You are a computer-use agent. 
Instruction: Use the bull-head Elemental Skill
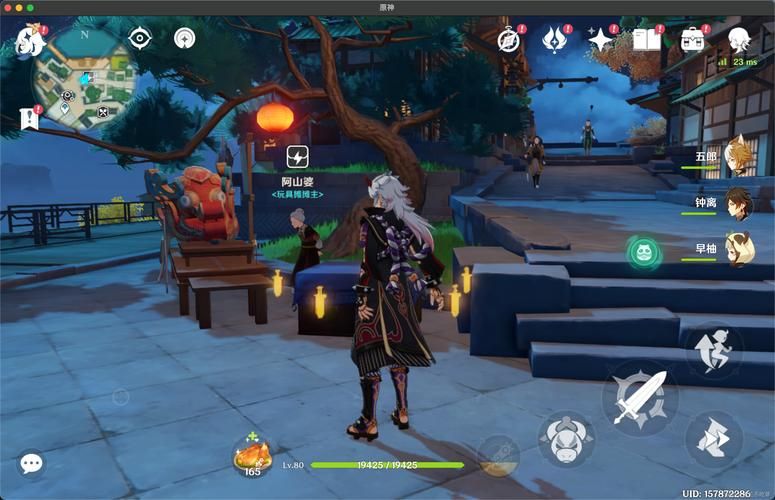pos(566,439)
